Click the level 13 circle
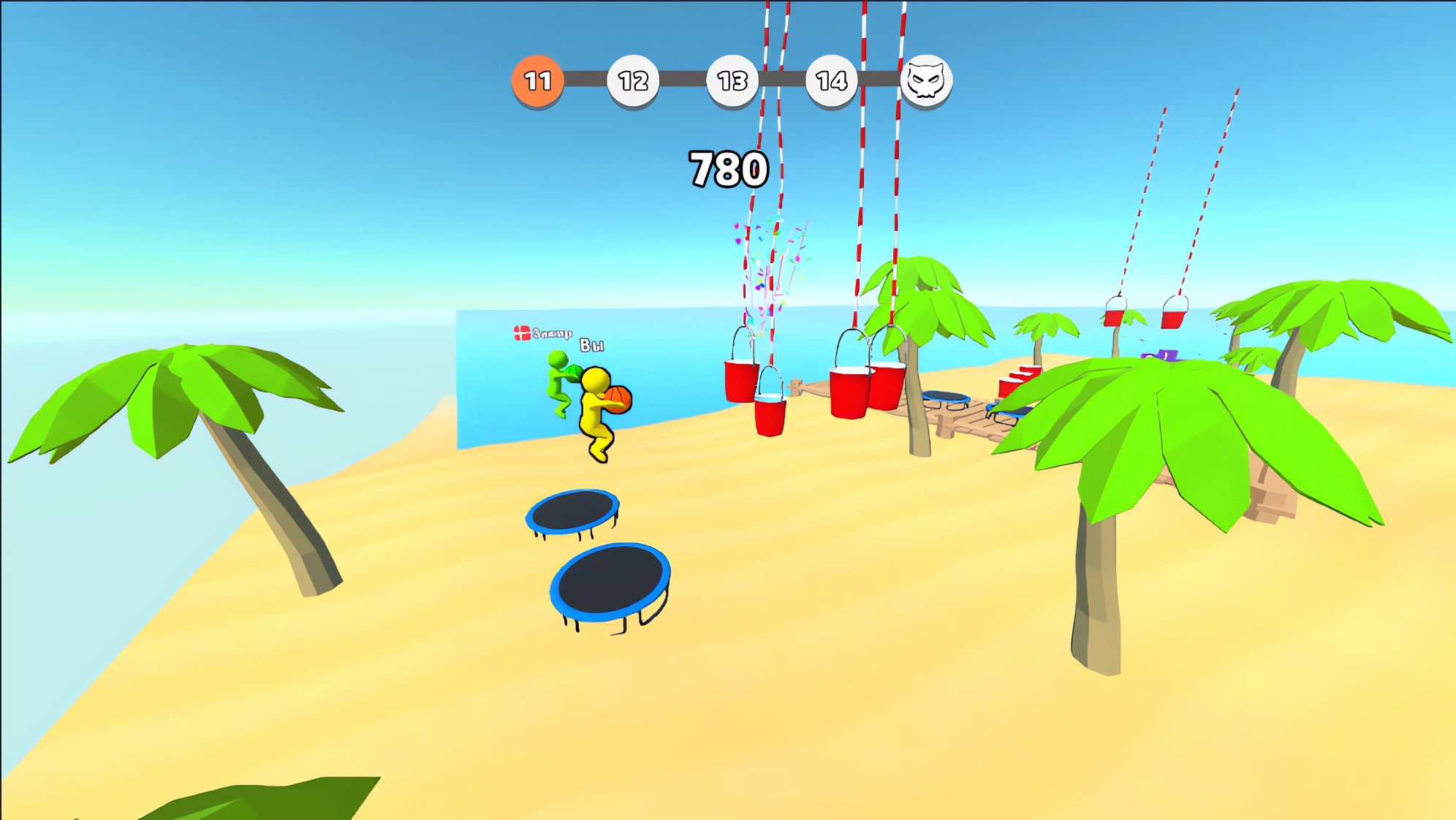This screenshot has width=1456, height=820. 732,80
